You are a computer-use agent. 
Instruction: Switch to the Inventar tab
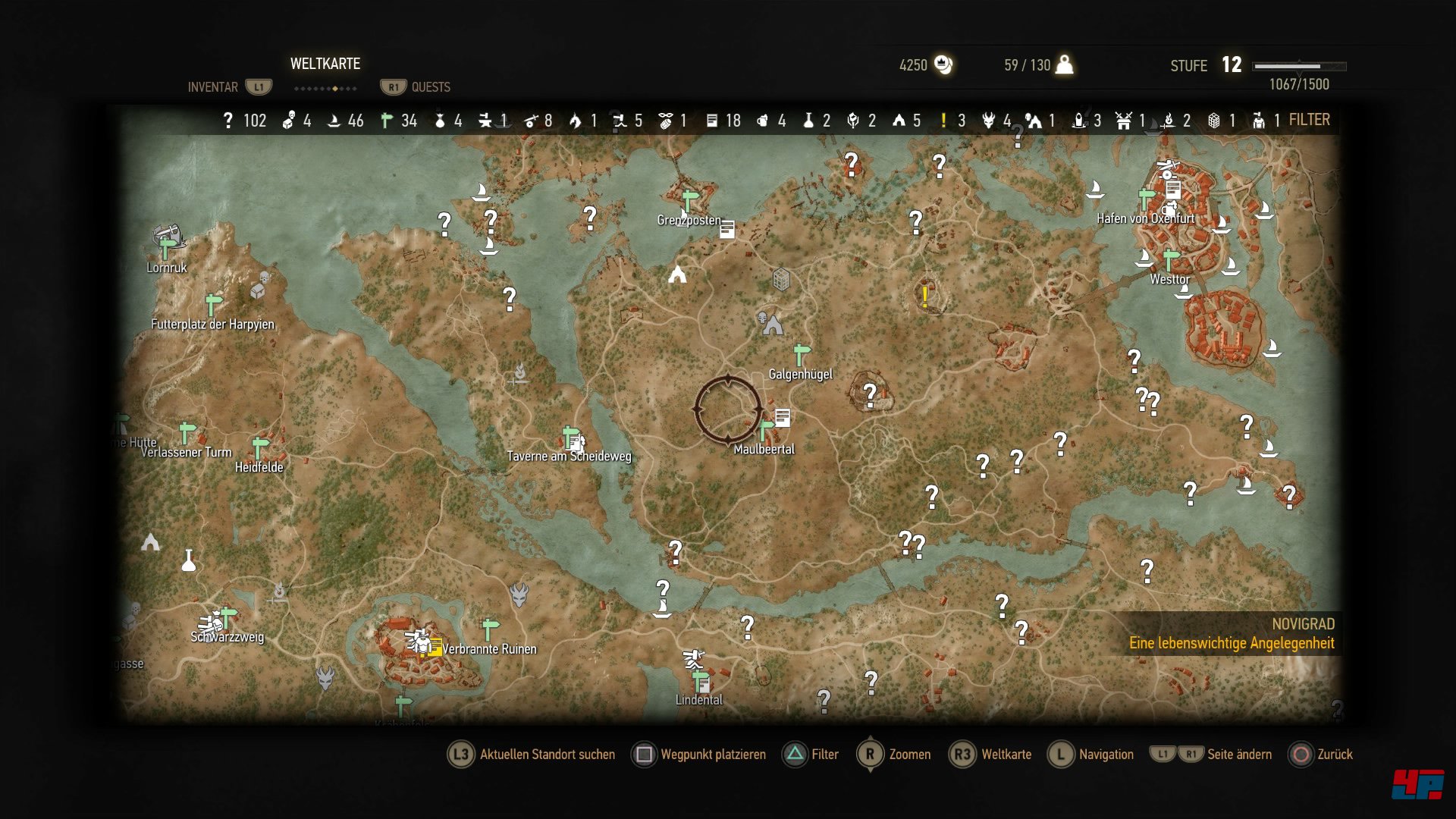(213, 87)
